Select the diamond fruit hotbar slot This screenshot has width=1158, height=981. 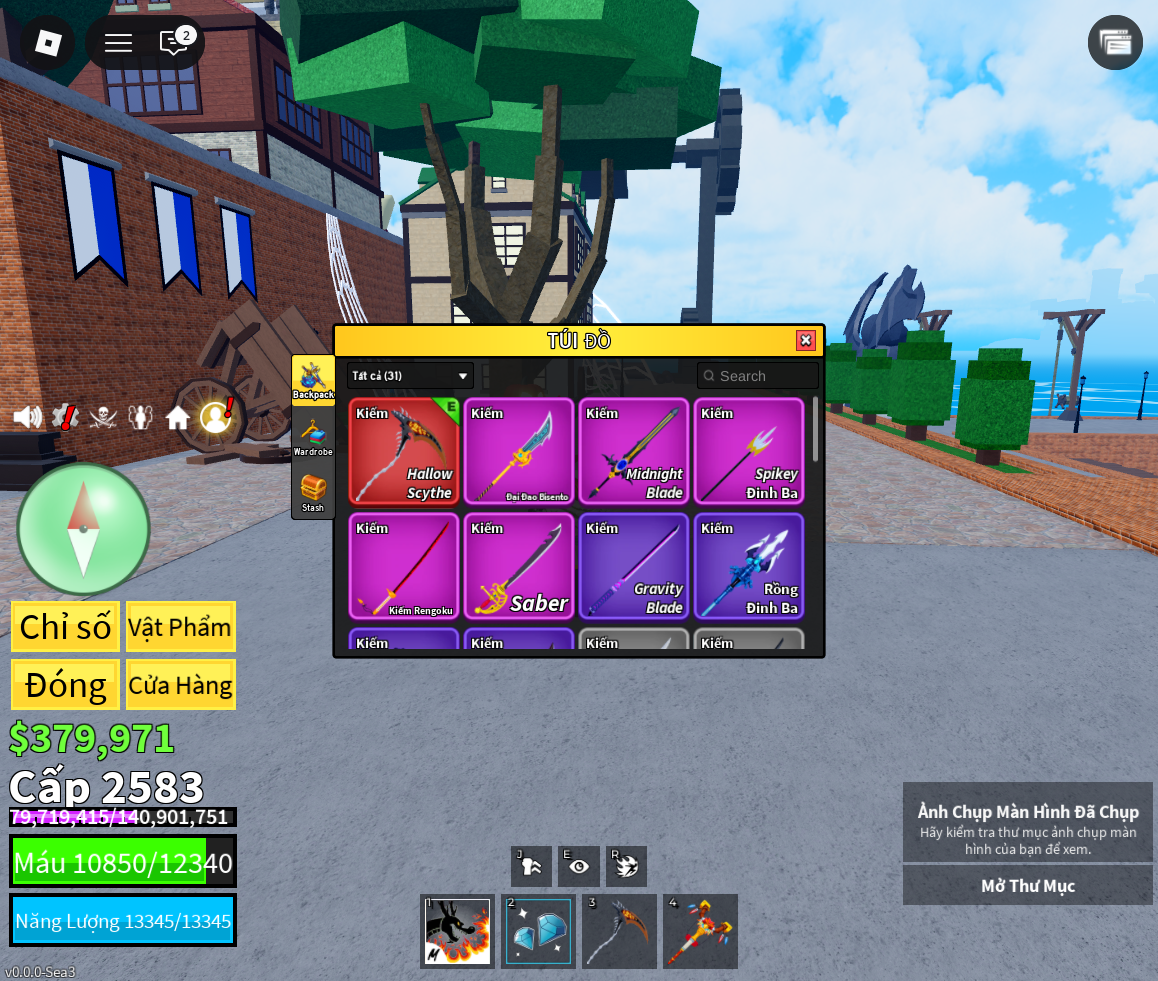(538, 931)
